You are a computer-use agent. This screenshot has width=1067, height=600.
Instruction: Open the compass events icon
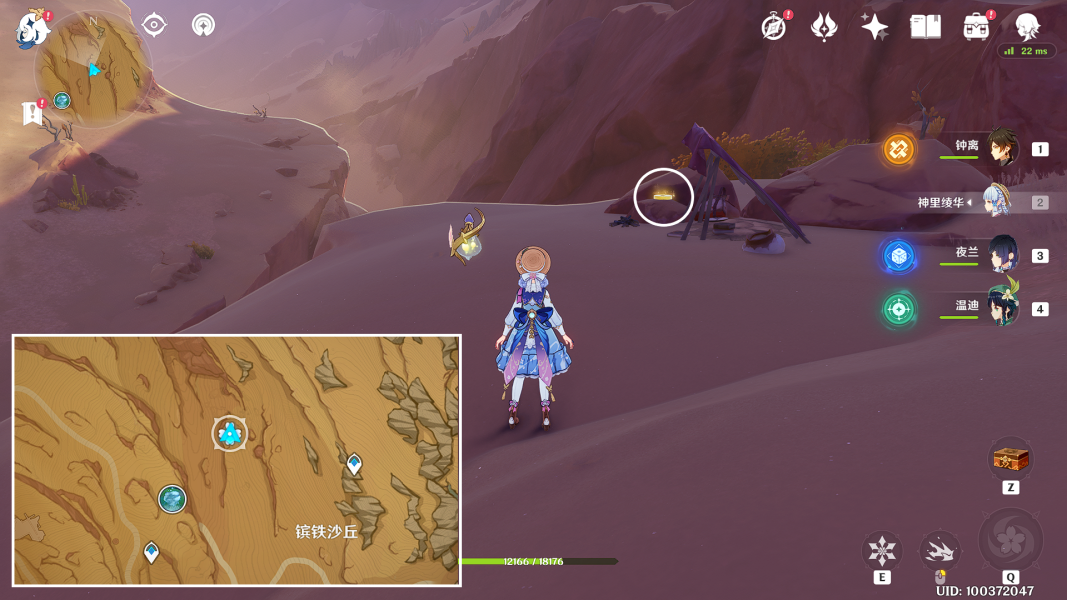[x=774, y=27]
